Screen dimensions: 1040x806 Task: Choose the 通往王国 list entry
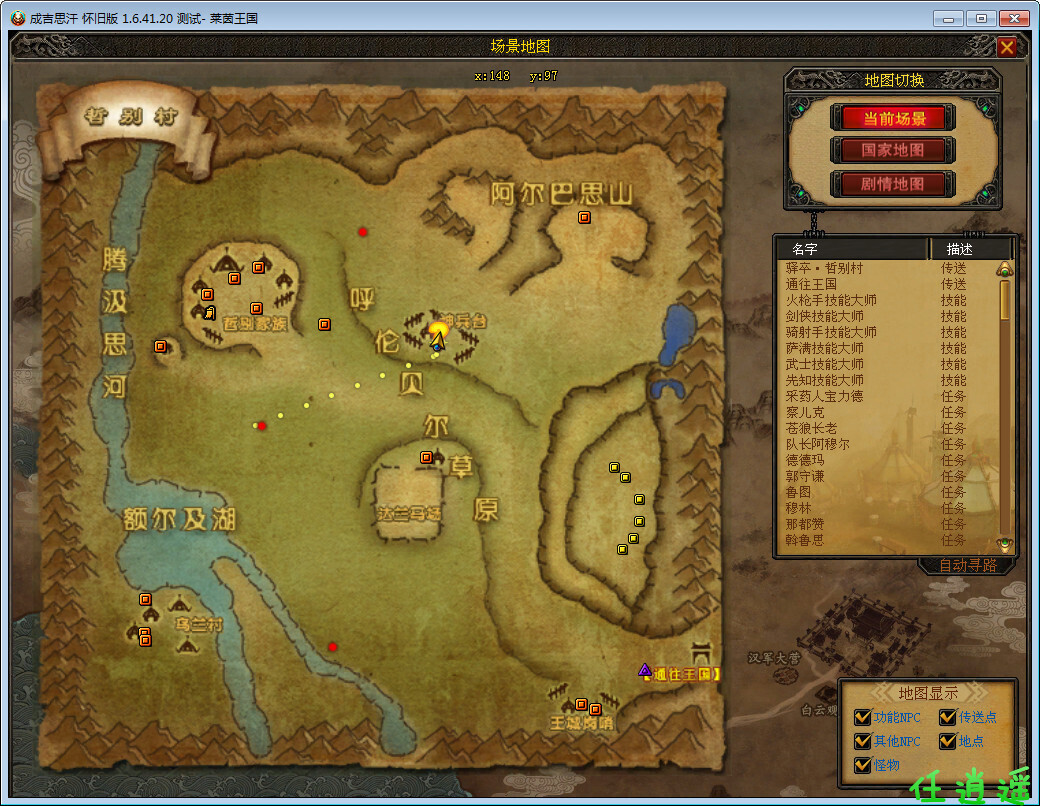(811, 284)
